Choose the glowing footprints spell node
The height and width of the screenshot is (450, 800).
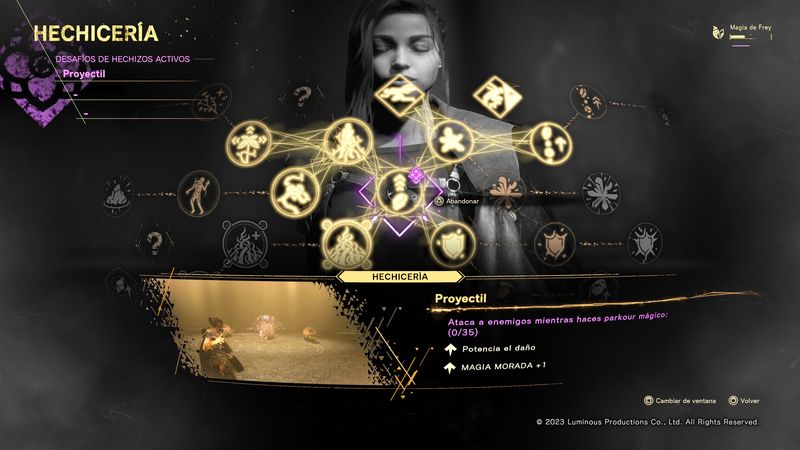[x=550, y=141]
